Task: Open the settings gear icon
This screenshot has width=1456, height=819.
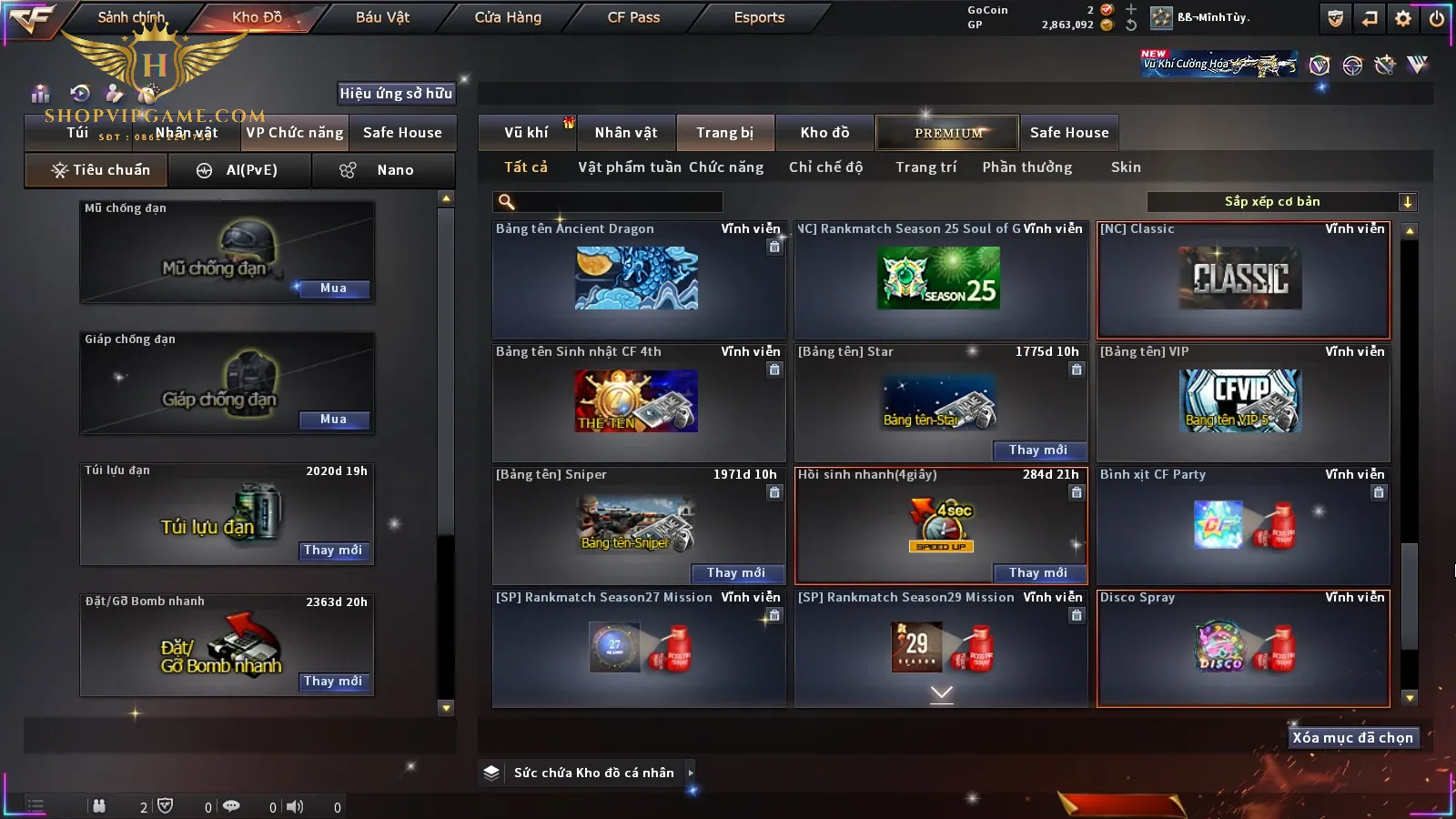Action: [x=1403, y=18]
